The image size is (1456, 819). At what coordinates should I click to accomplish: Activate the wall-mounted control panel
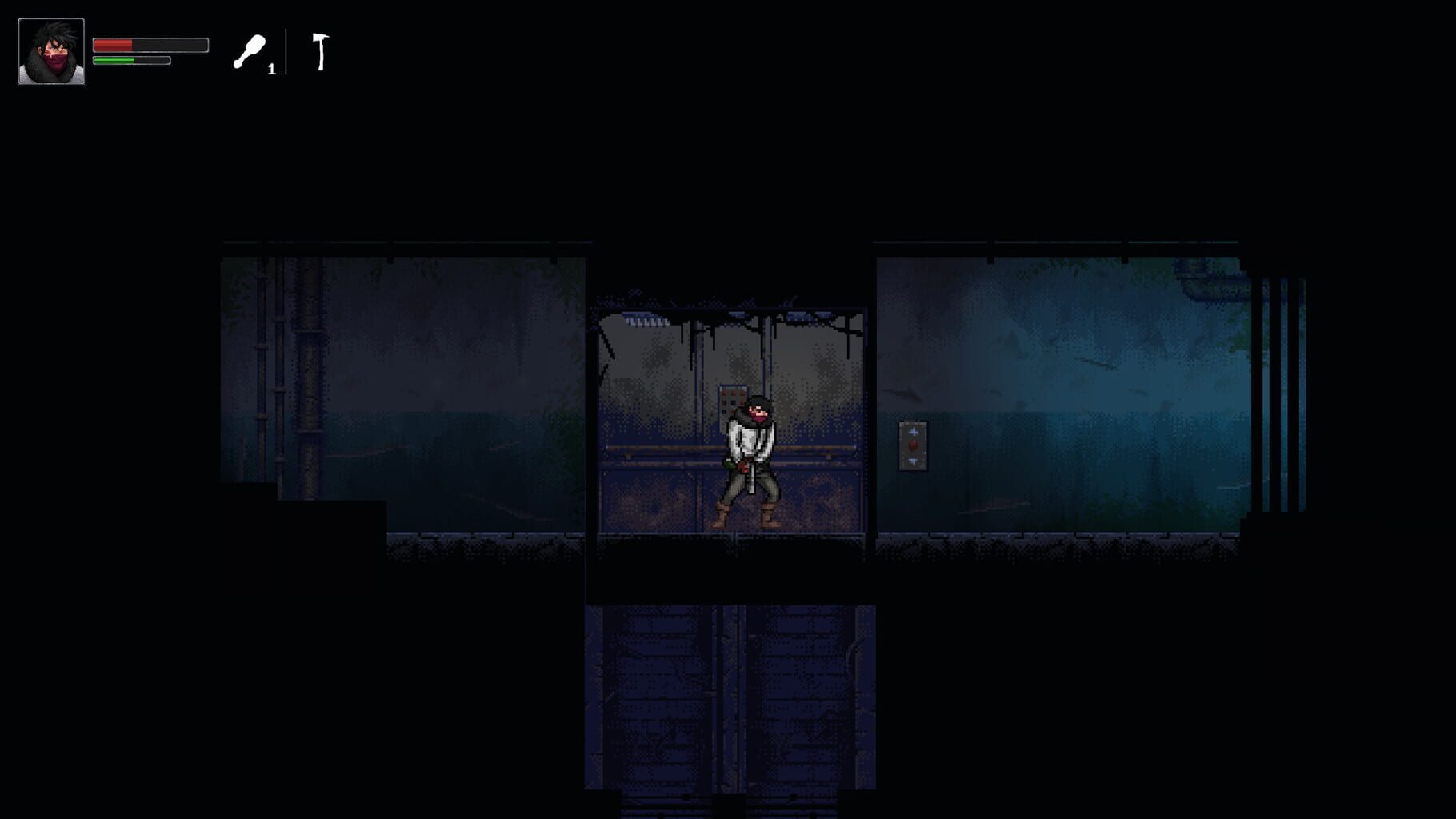913,445
